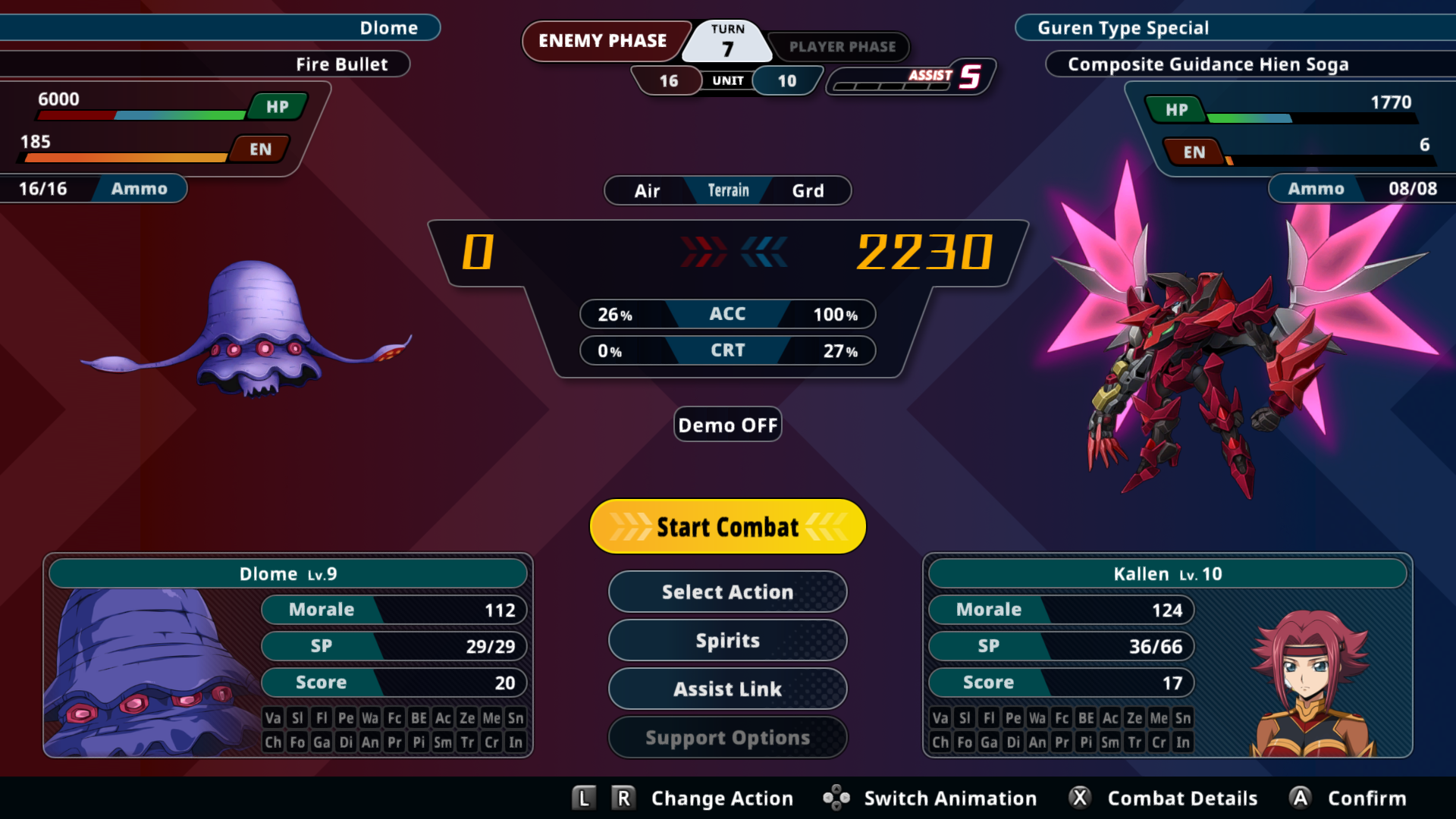Open the Select Action menu
The image size is (1456, 819).
point(728,592)
